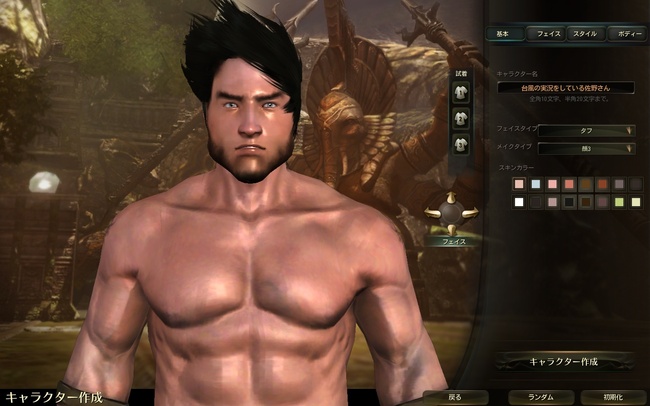Expand the メイクタイプ (makeup type) dropdown
Viewport: 650px width, 406px height.
[x=579, y=148]
